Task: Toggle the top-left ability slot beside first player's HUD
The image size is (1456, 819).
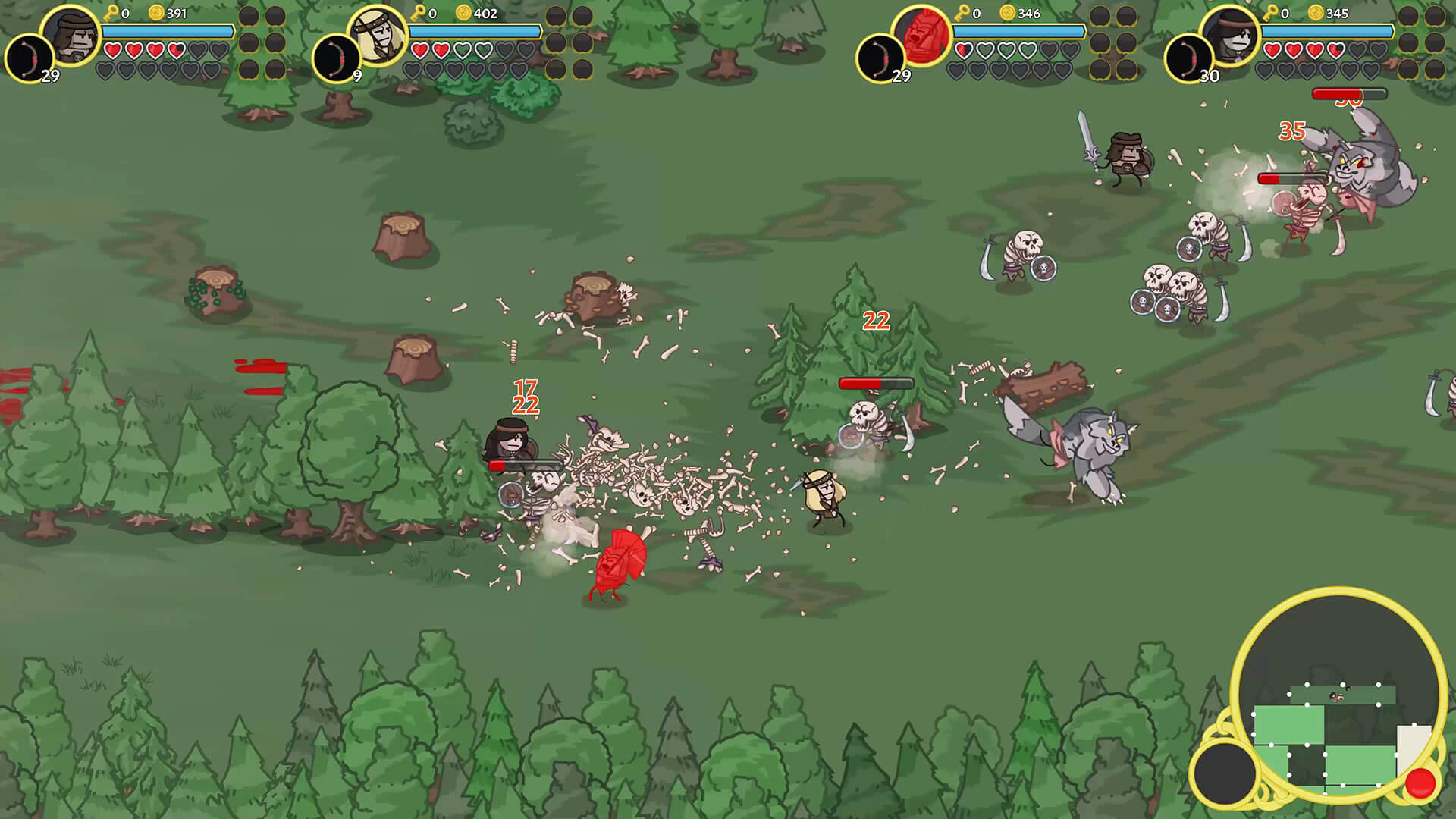Action: pyautogui.click(x=249, y=15)
